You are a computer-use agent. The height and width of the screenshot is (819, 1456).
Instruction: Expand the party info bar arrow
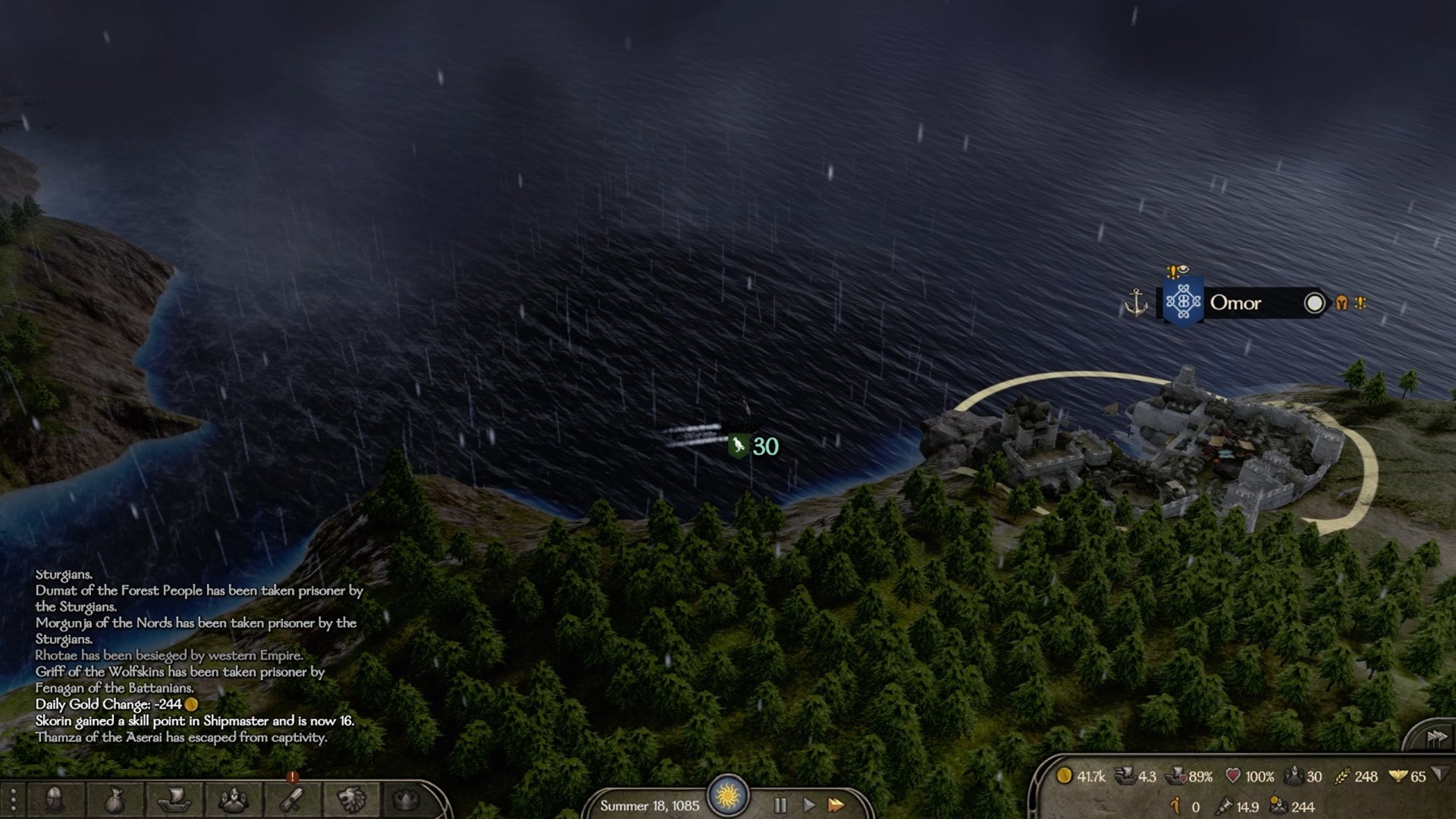(x=1439, y=774)
